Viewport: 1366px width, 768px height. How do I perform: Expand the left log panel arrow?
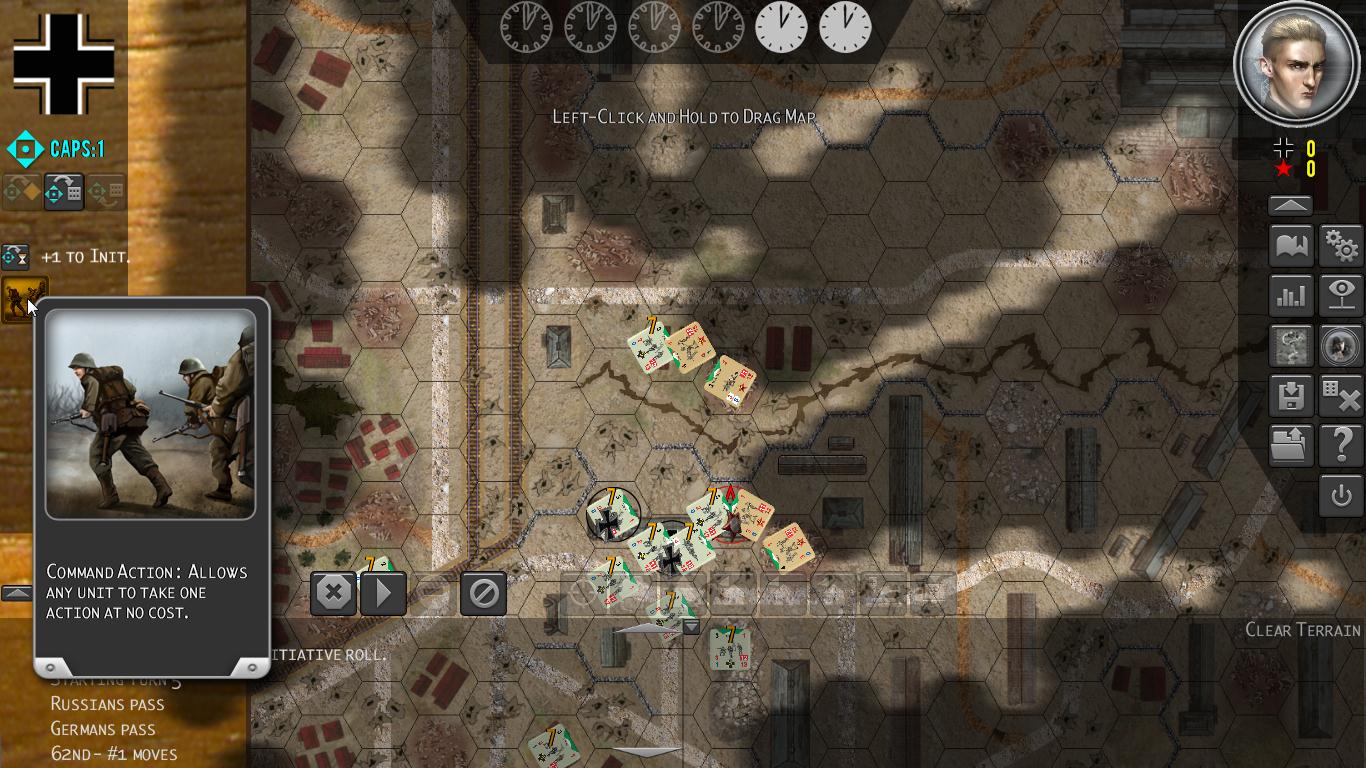pos(16,592)
